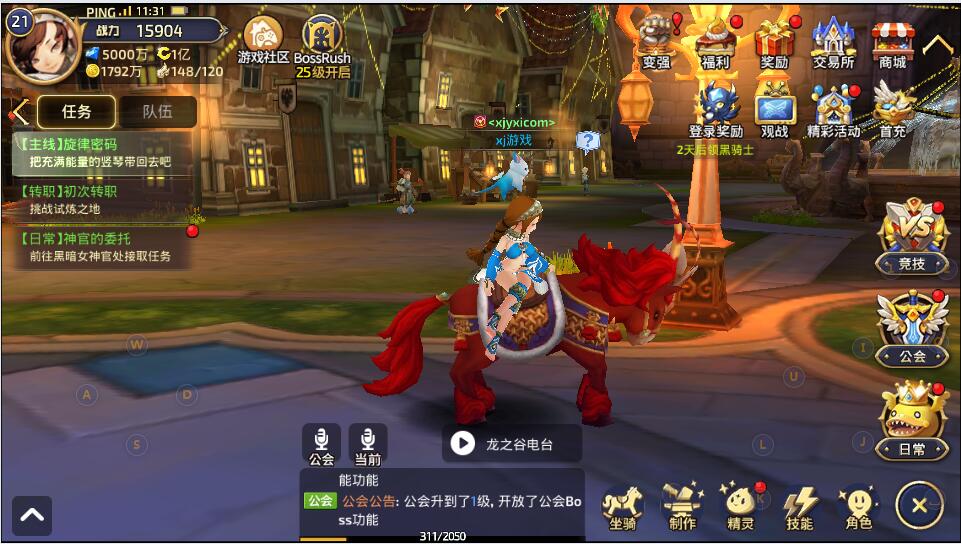The width and height of the screenshot is (961, 544).
Task: Open the 坐骑 mount menu
Action: (622, 505)
